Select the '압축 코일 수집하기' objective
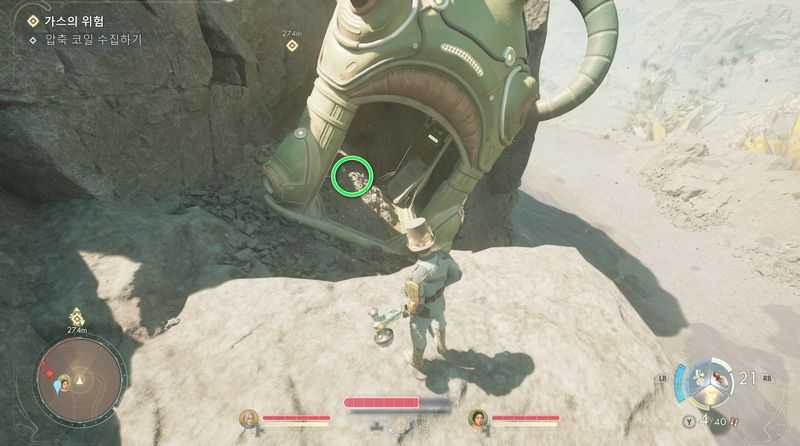 93,40
